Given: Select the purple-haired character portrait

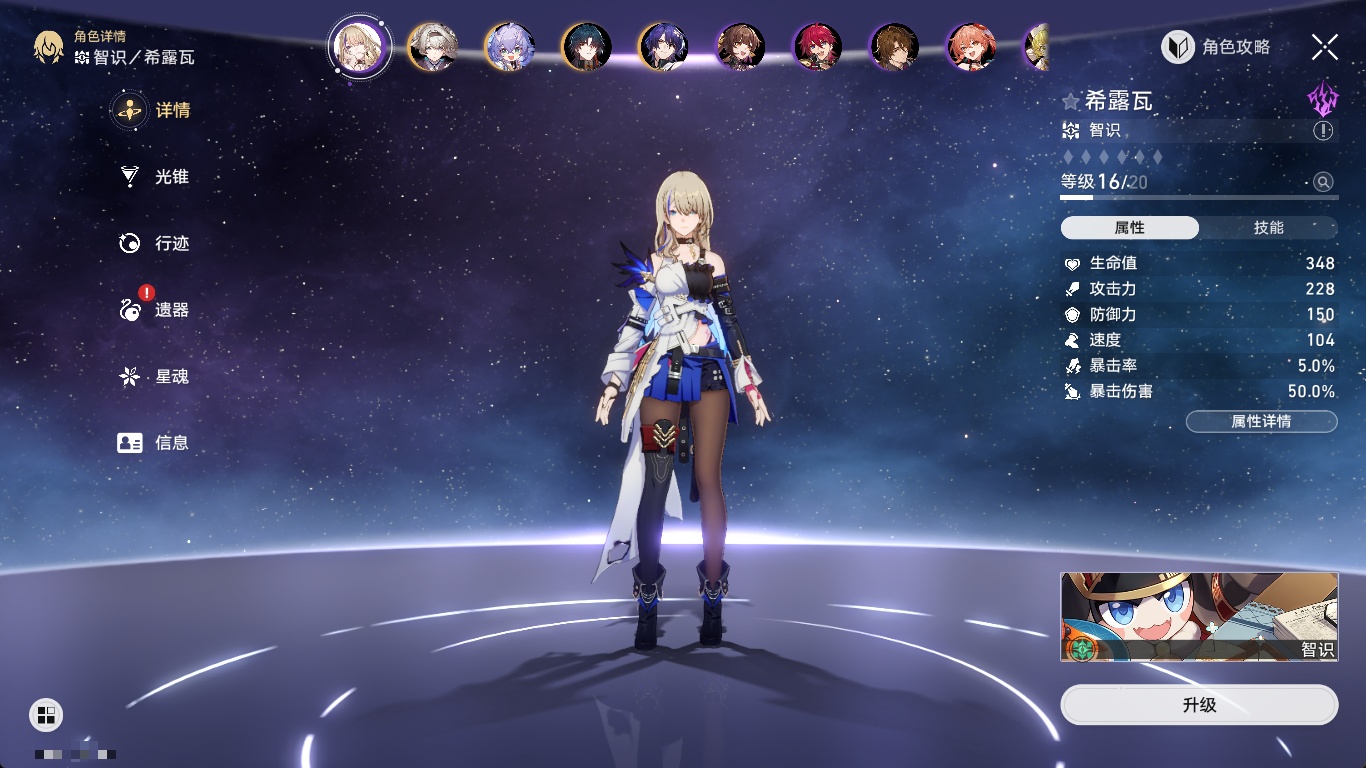Looking at the screenshot, I should click(510, 47).
